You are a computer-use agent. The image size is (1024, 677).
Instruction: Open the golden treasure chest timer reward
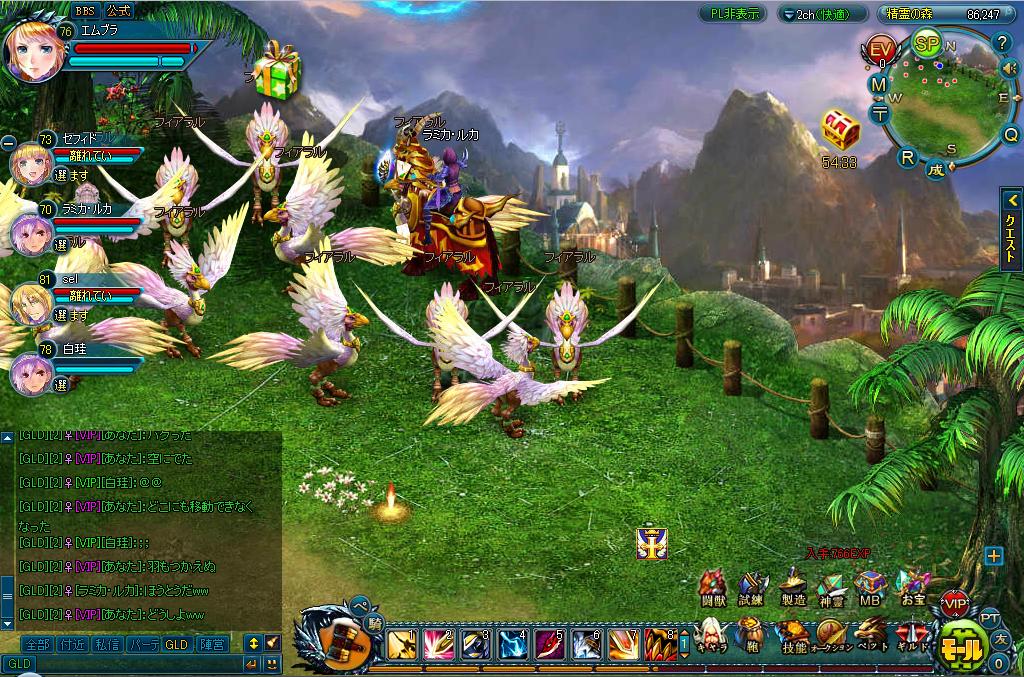point(840,131)
